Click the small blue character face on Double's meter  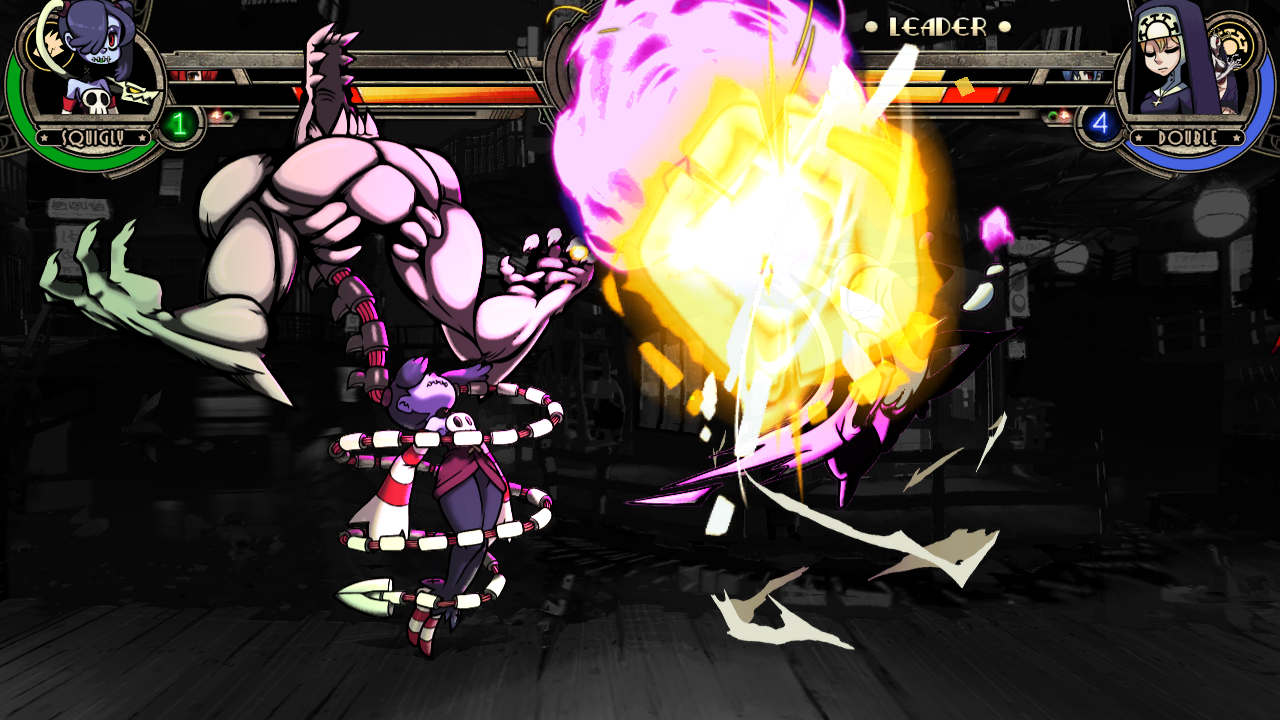1082,76
